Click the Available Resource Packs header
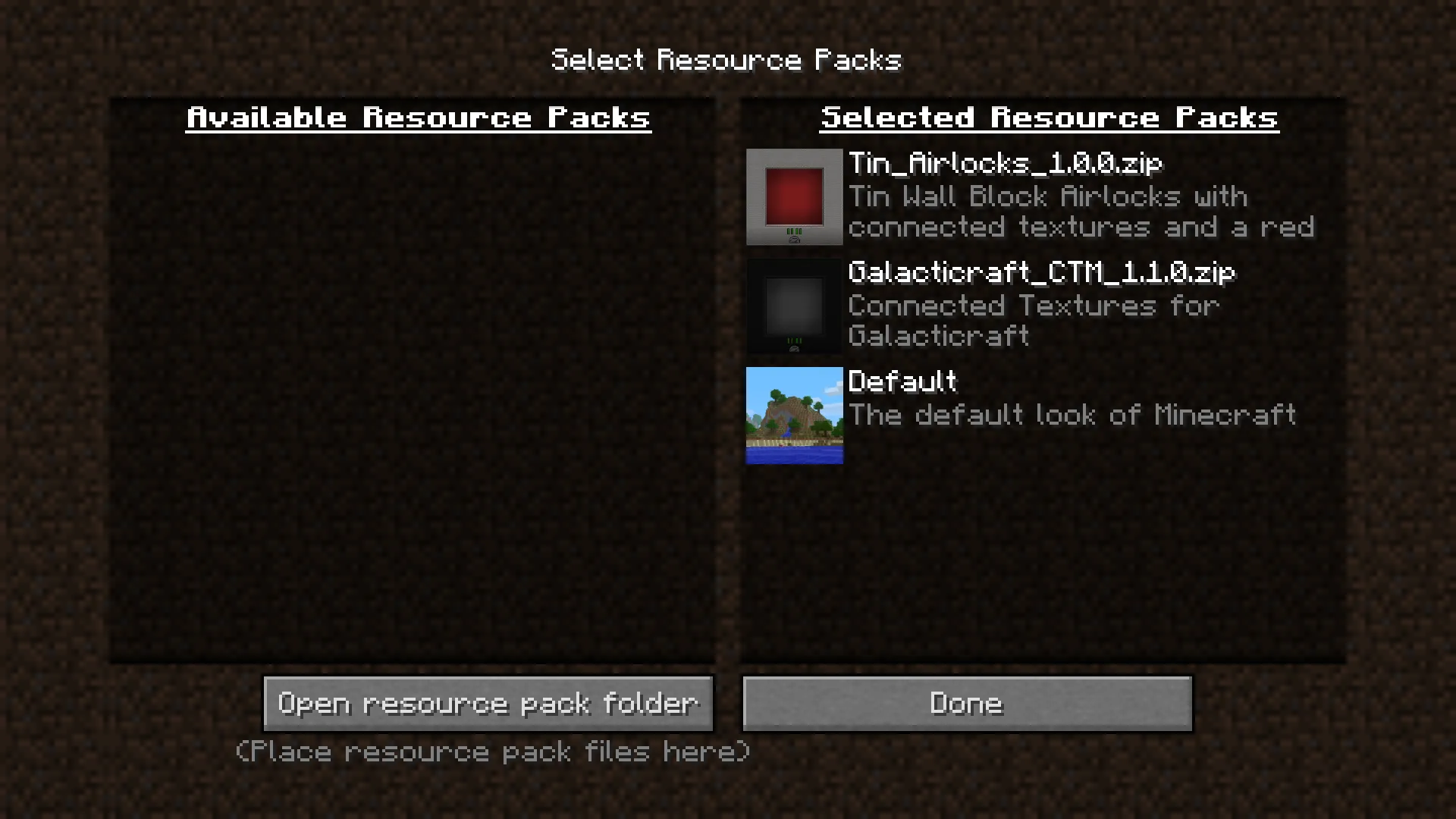 click(419, 118)
